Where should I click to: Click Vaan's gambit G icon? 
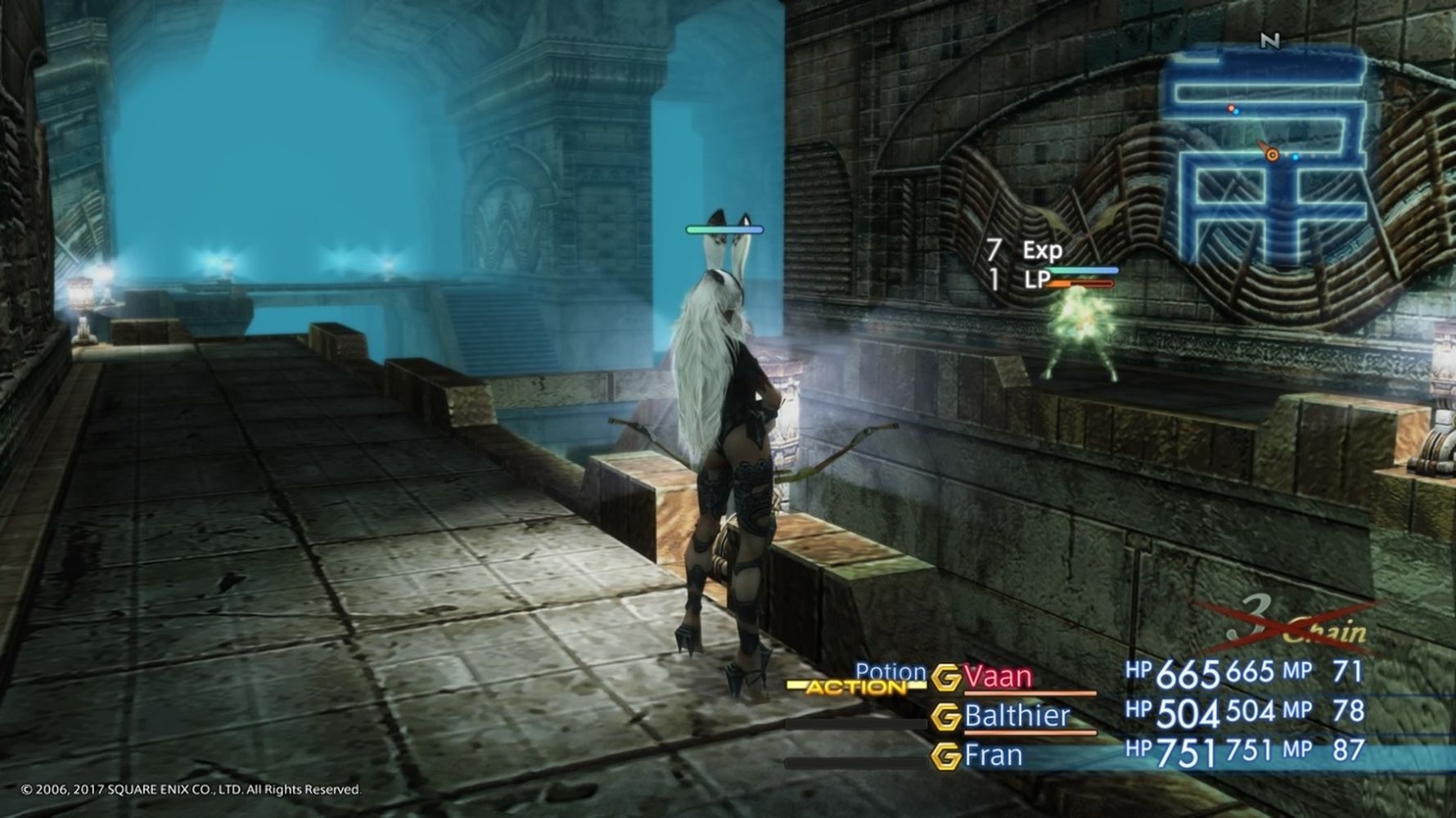pos(946,677)
